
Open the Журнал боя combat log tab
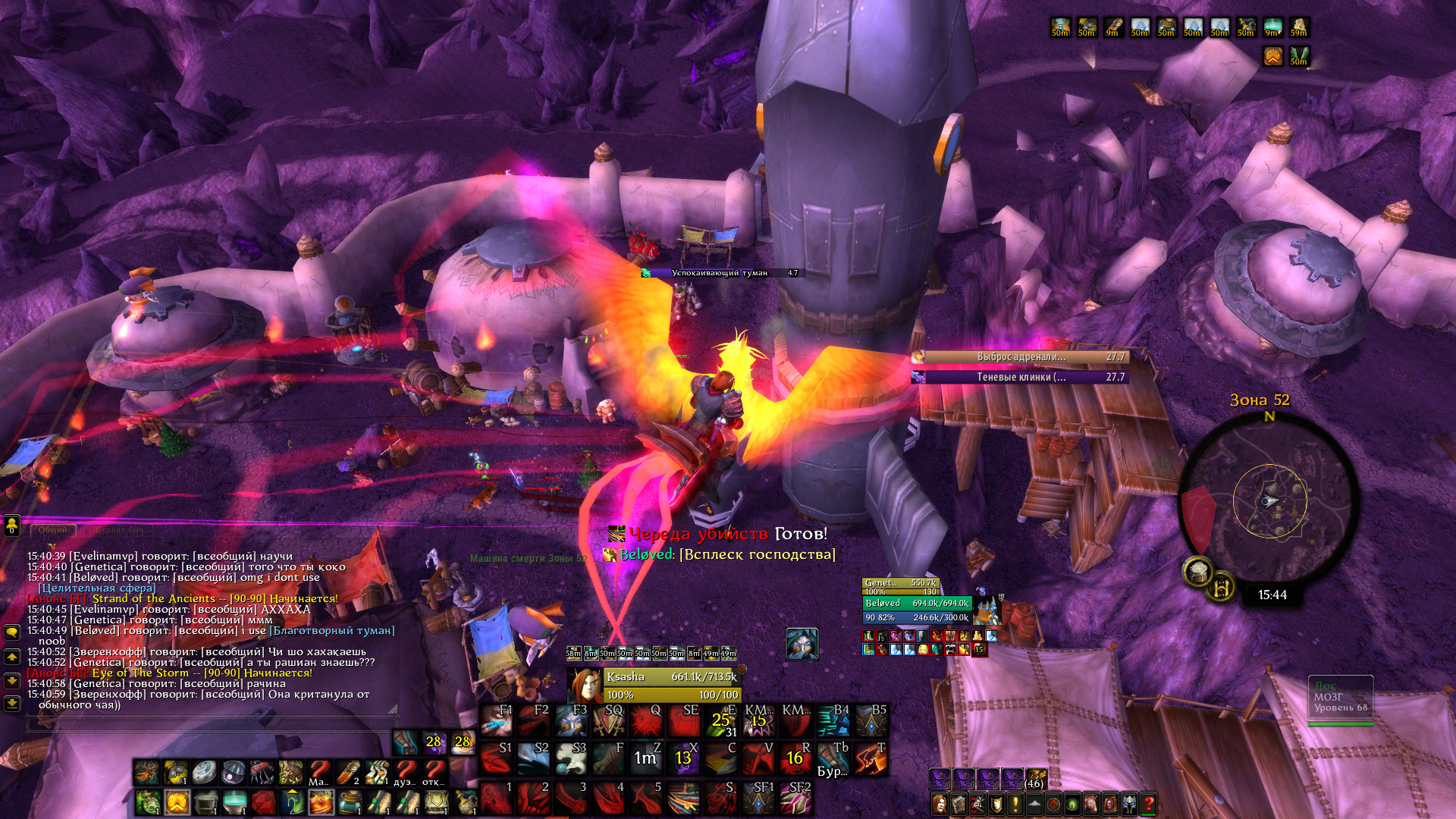point(120,530)
